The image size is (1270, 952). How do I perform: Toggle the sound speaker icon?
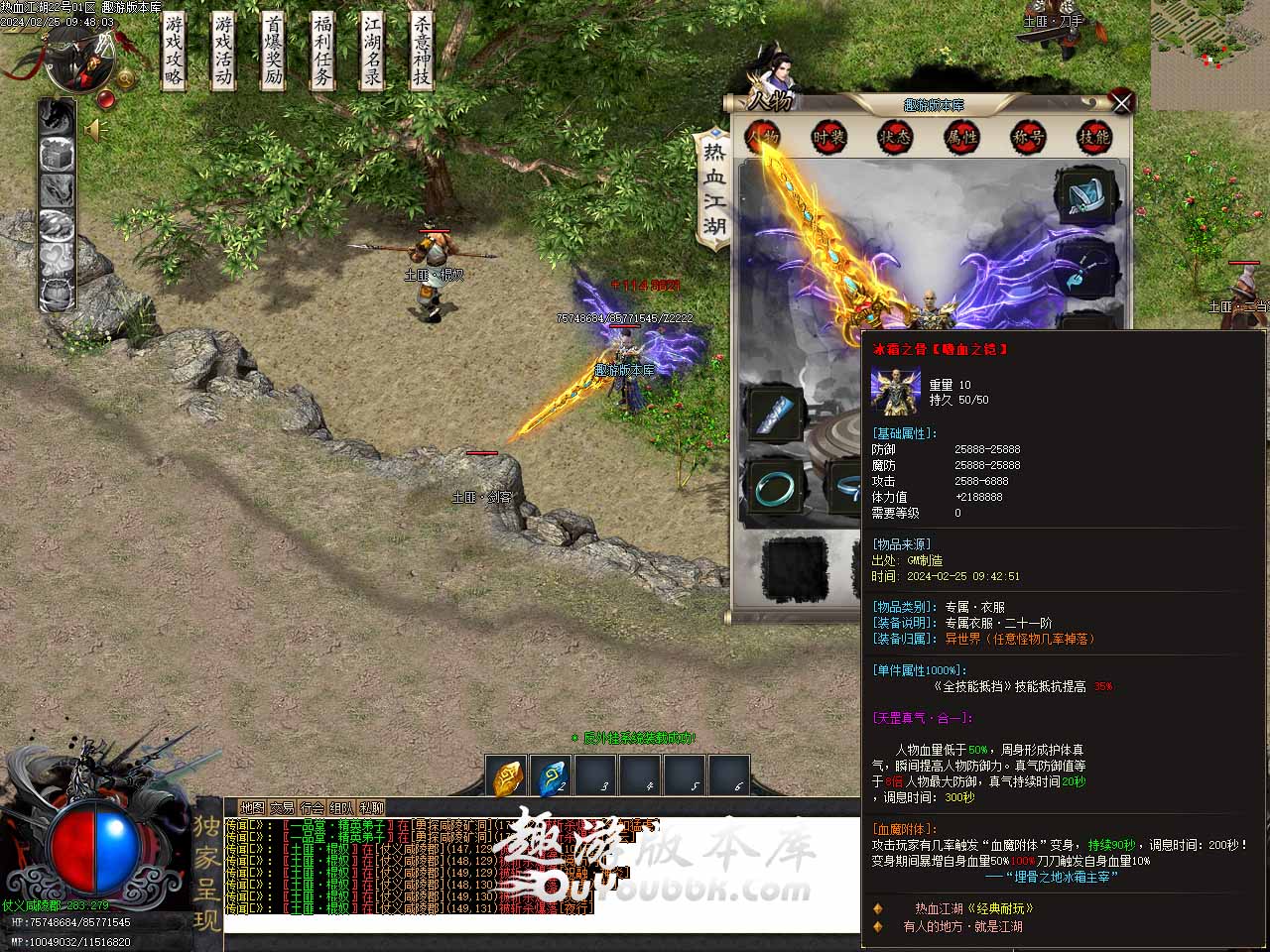click(x=96, y=130)
